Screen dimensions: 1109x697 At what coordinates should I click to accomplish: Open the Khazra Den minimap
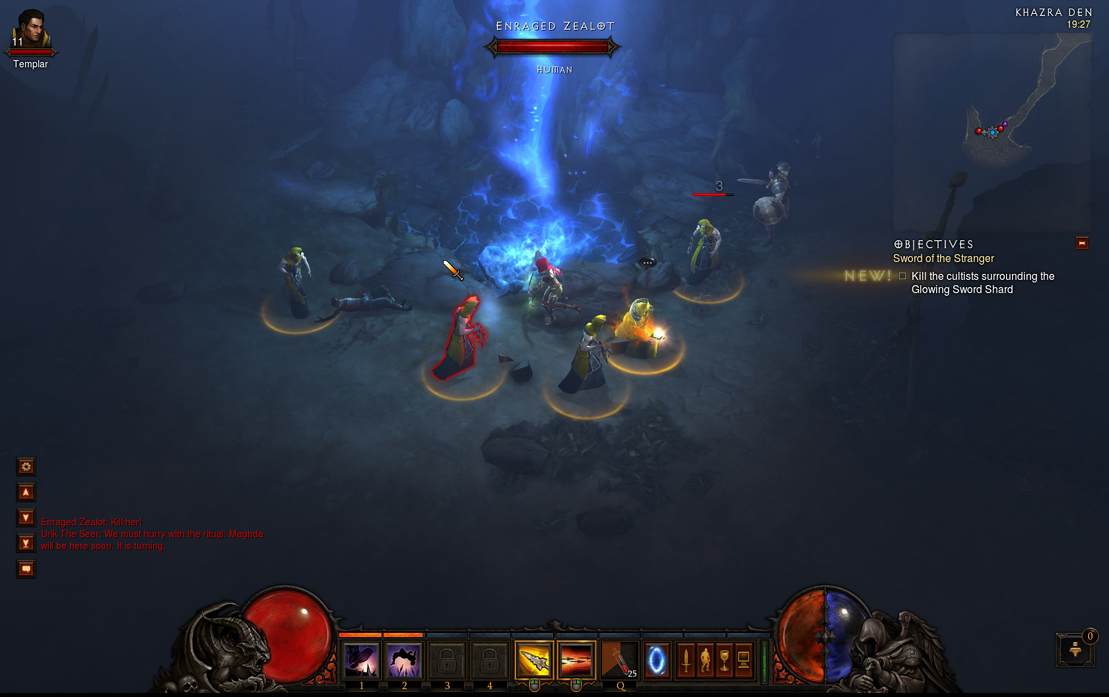990,130
